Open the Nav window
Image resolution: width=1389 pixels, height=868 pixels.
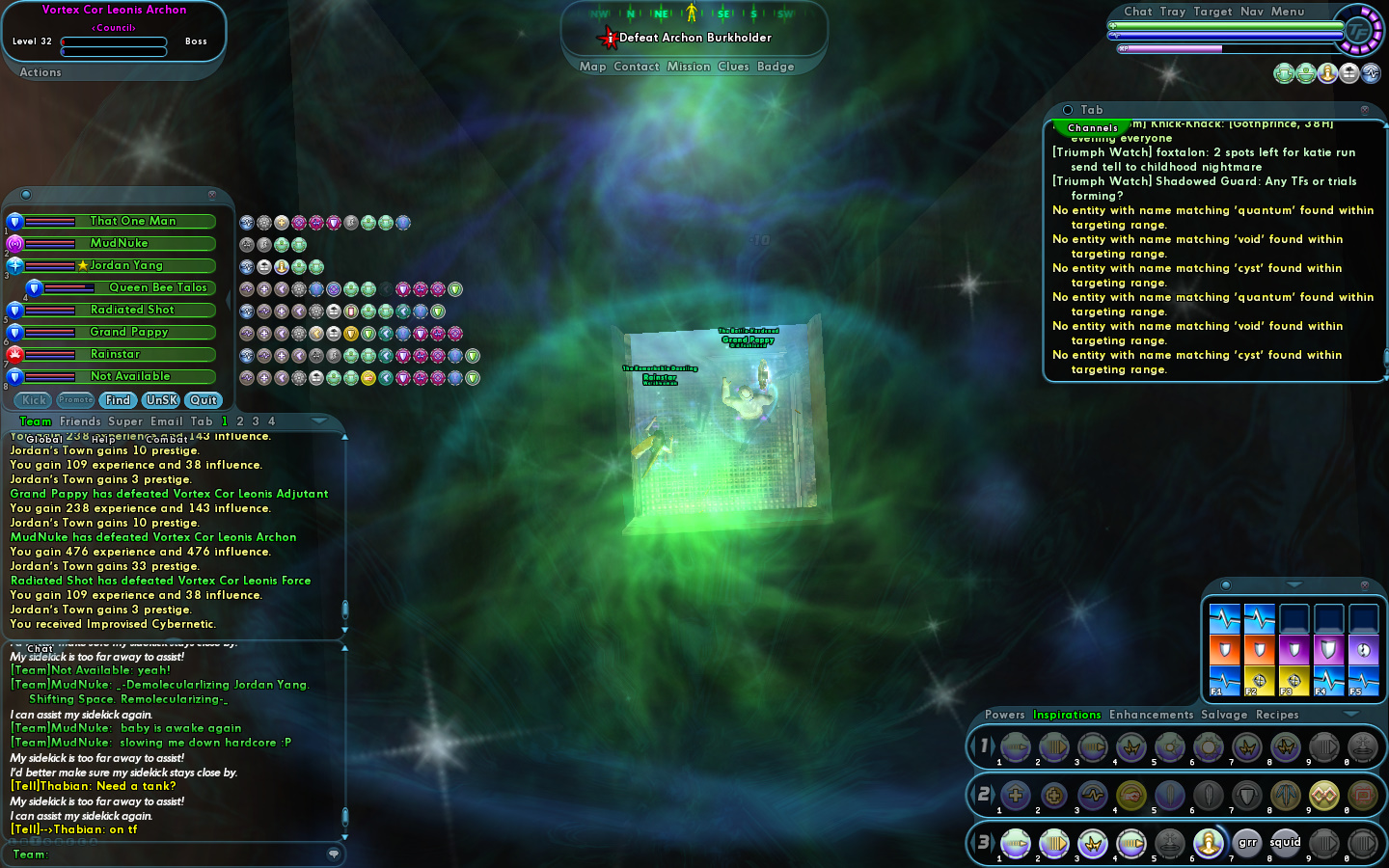pos(1251,12)
